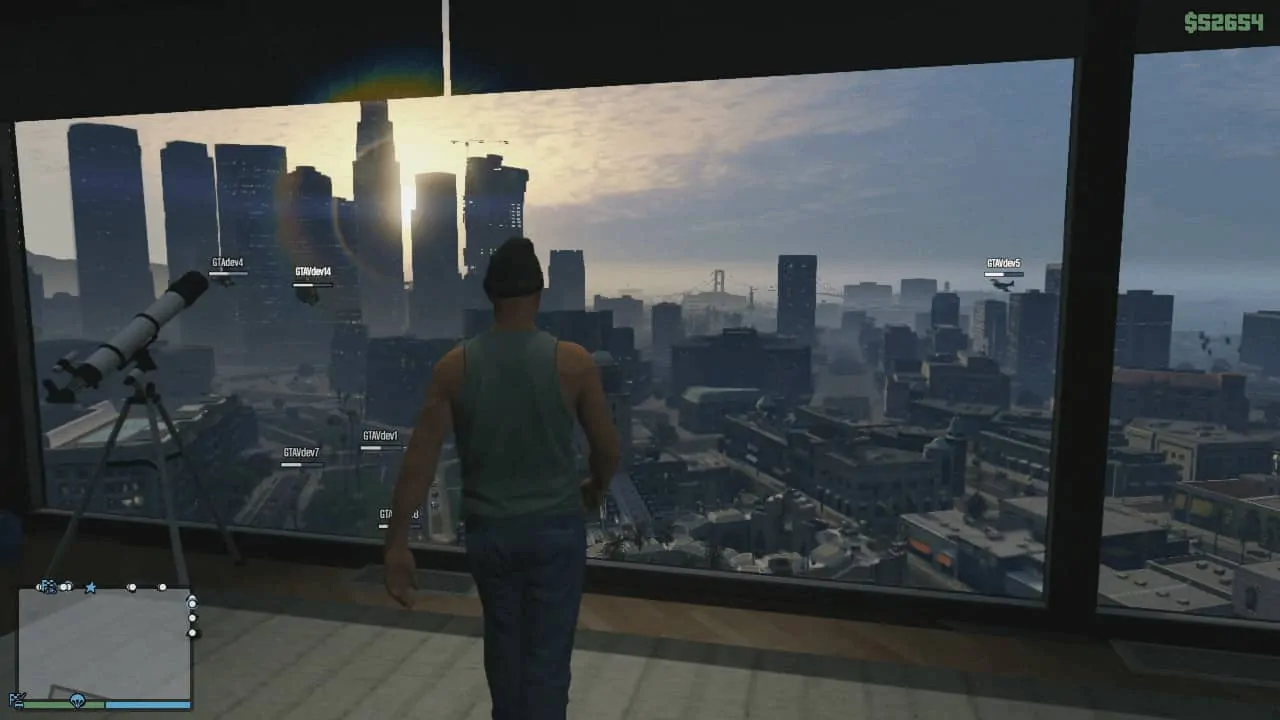1280x720 pixels.
Task: Click the flag blip at the minimap's bottom-left corner
Action: pos(17,699)
